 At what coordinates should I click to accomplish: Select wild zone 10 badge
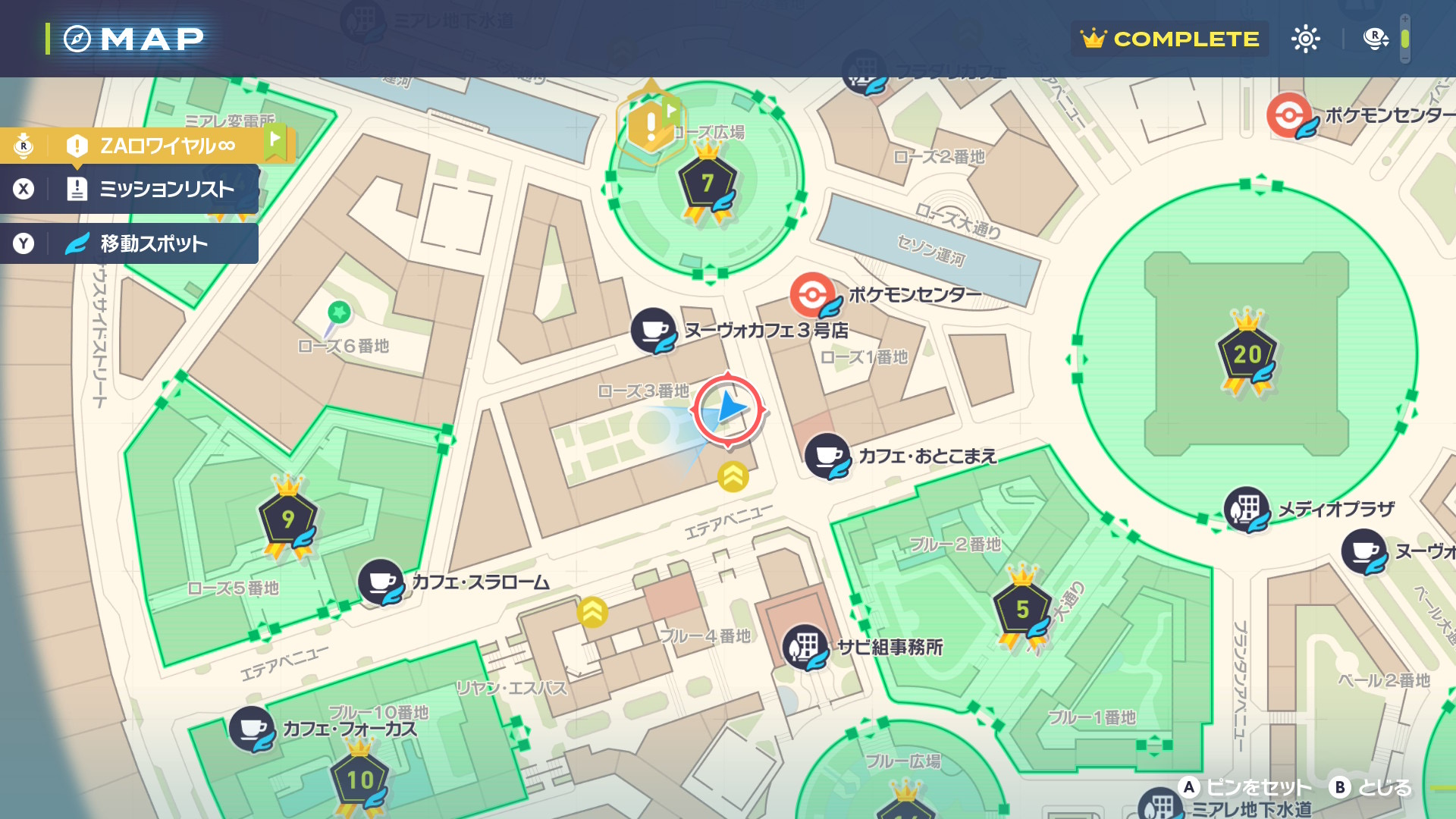(x=359, y=780)
